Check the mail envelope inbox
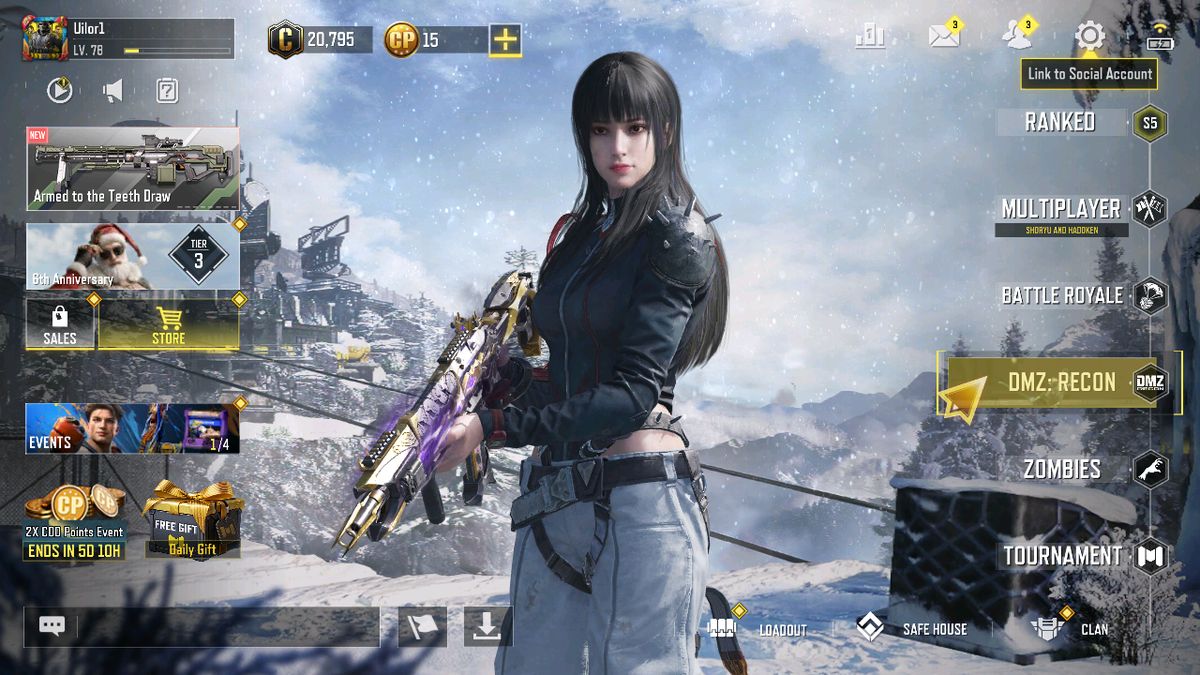This screenshot has height=675, width=1200. click(943, 37)
